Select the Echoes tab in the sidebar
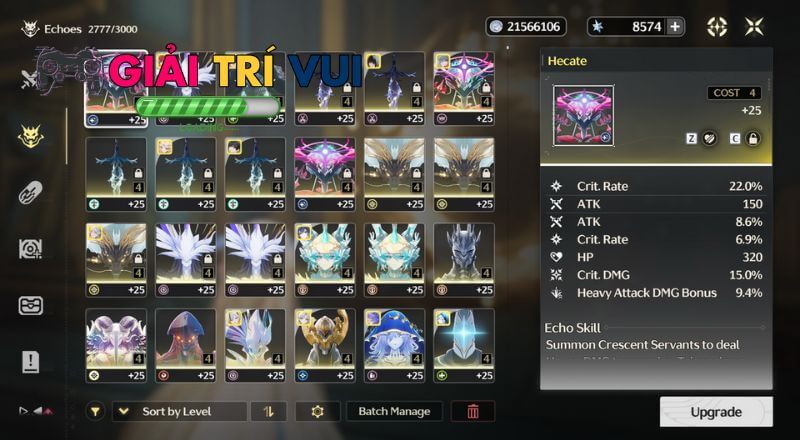The height and width of the screenshot is (440, 800). click(30, 137)
